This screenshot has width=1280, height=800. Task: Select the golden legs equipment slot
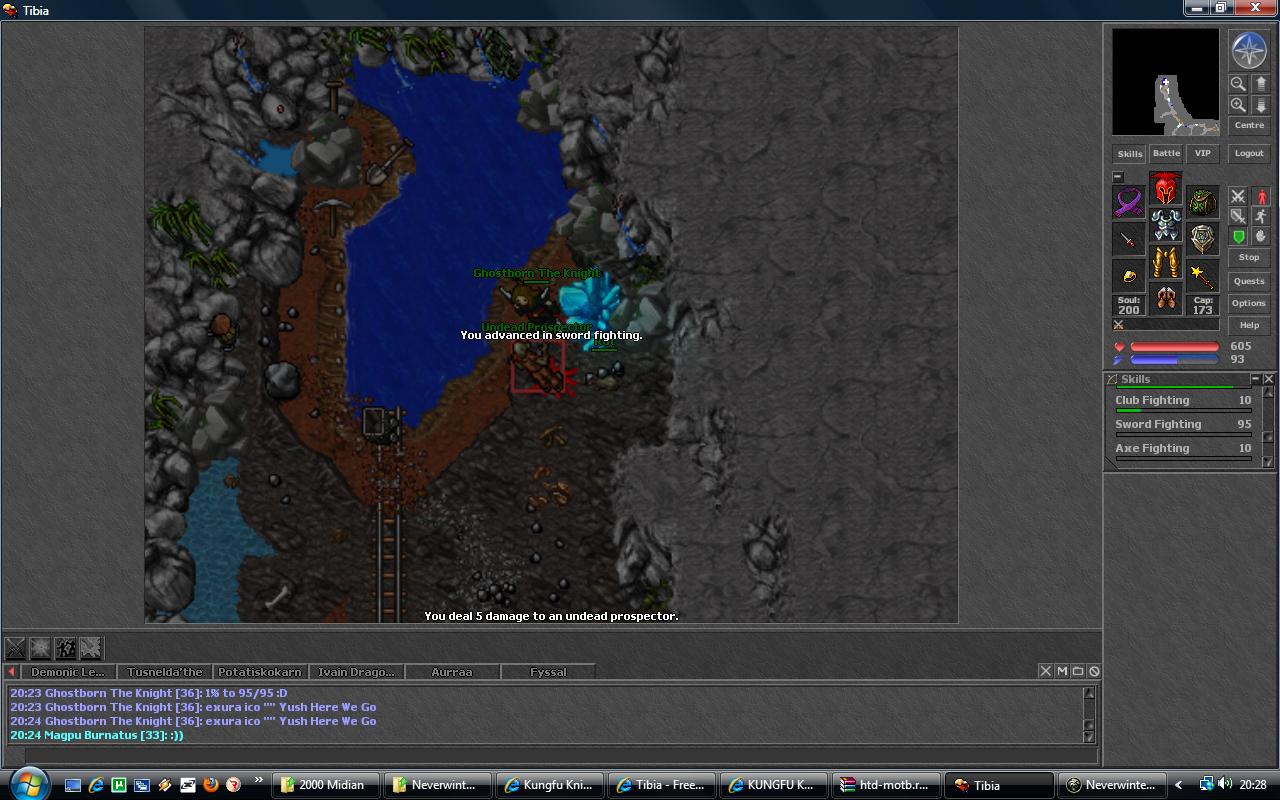coord(1165,262)
